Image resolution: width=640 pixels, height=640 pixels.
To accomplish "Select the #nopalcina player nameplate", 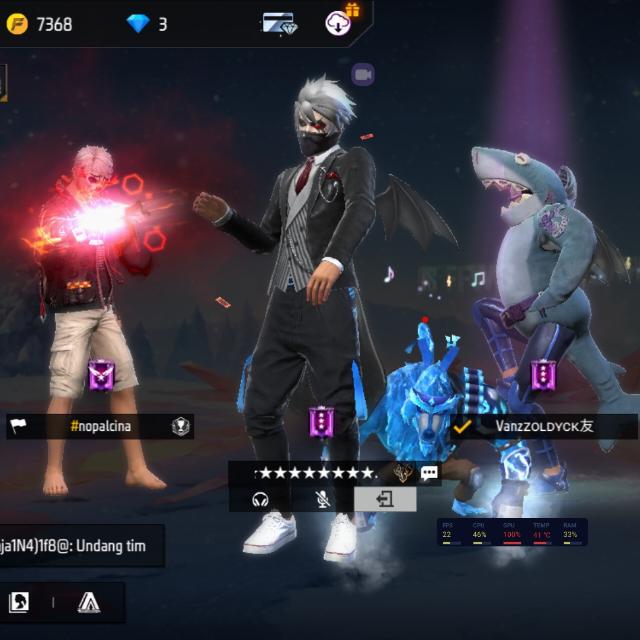I will coord(100,426).
